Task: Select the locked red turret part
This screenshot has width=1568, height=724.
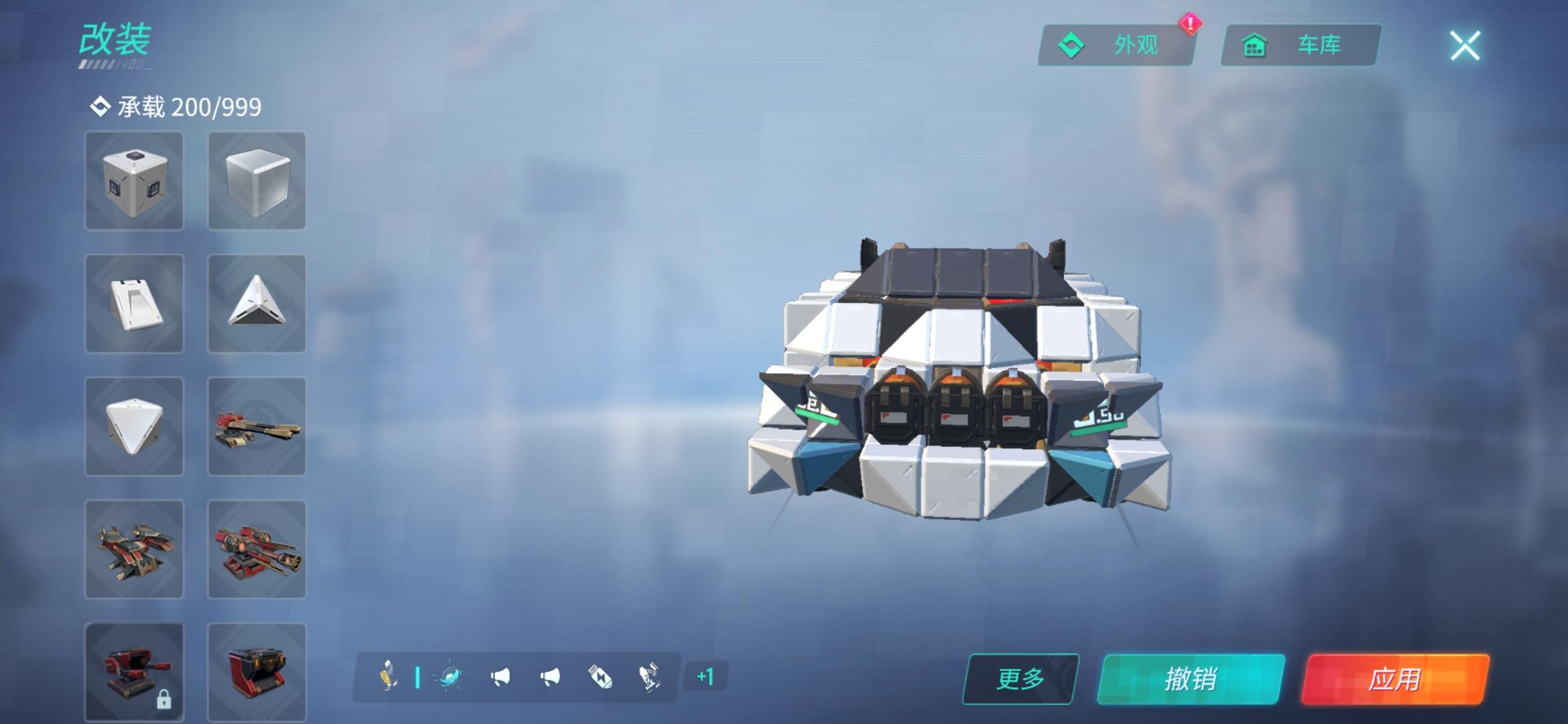Action: click(134, 670)
